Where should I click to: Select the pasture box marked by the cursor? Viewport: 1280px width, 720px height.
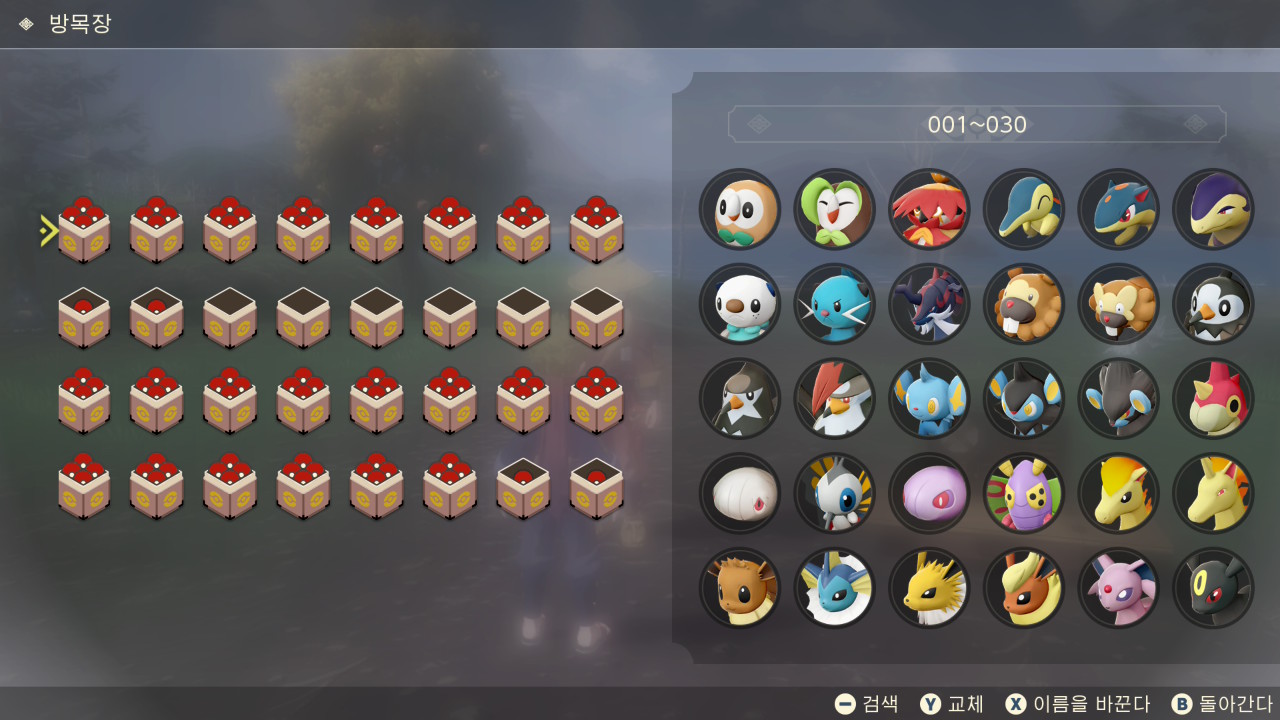pyautogui.click(x=84, y=231)
